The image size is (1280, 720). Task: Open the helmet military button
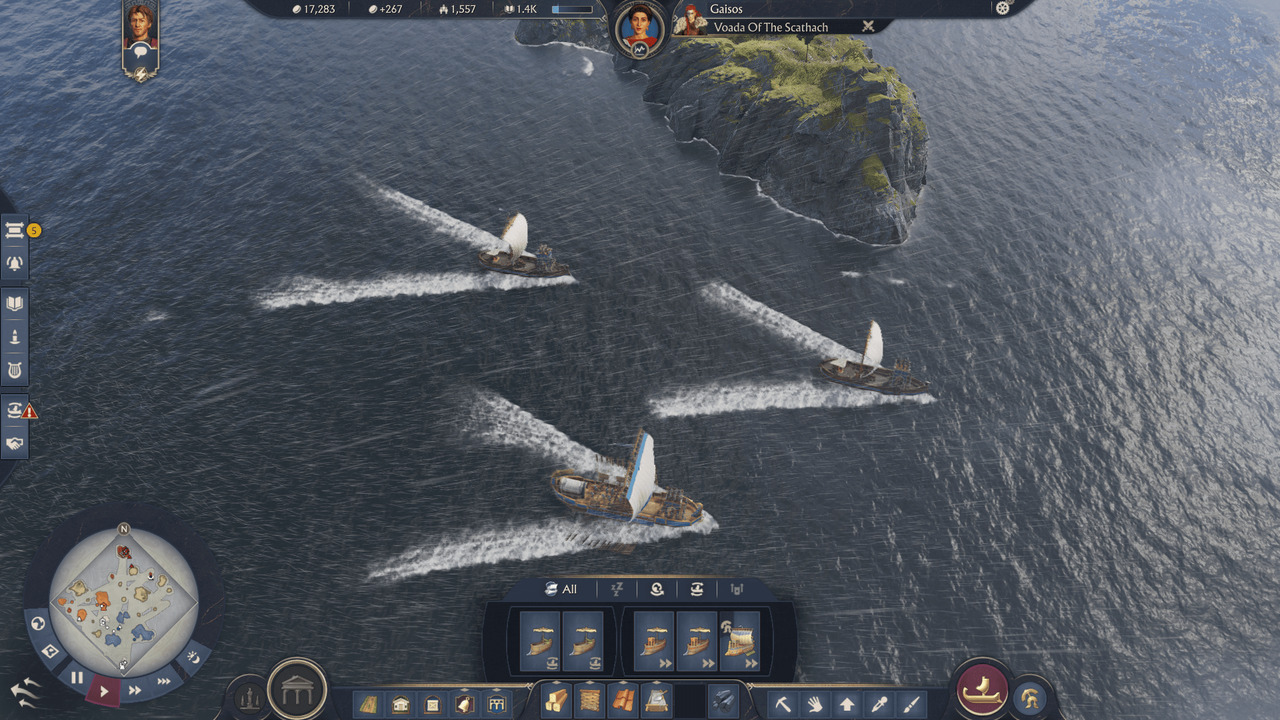[x=1029, y=697]
